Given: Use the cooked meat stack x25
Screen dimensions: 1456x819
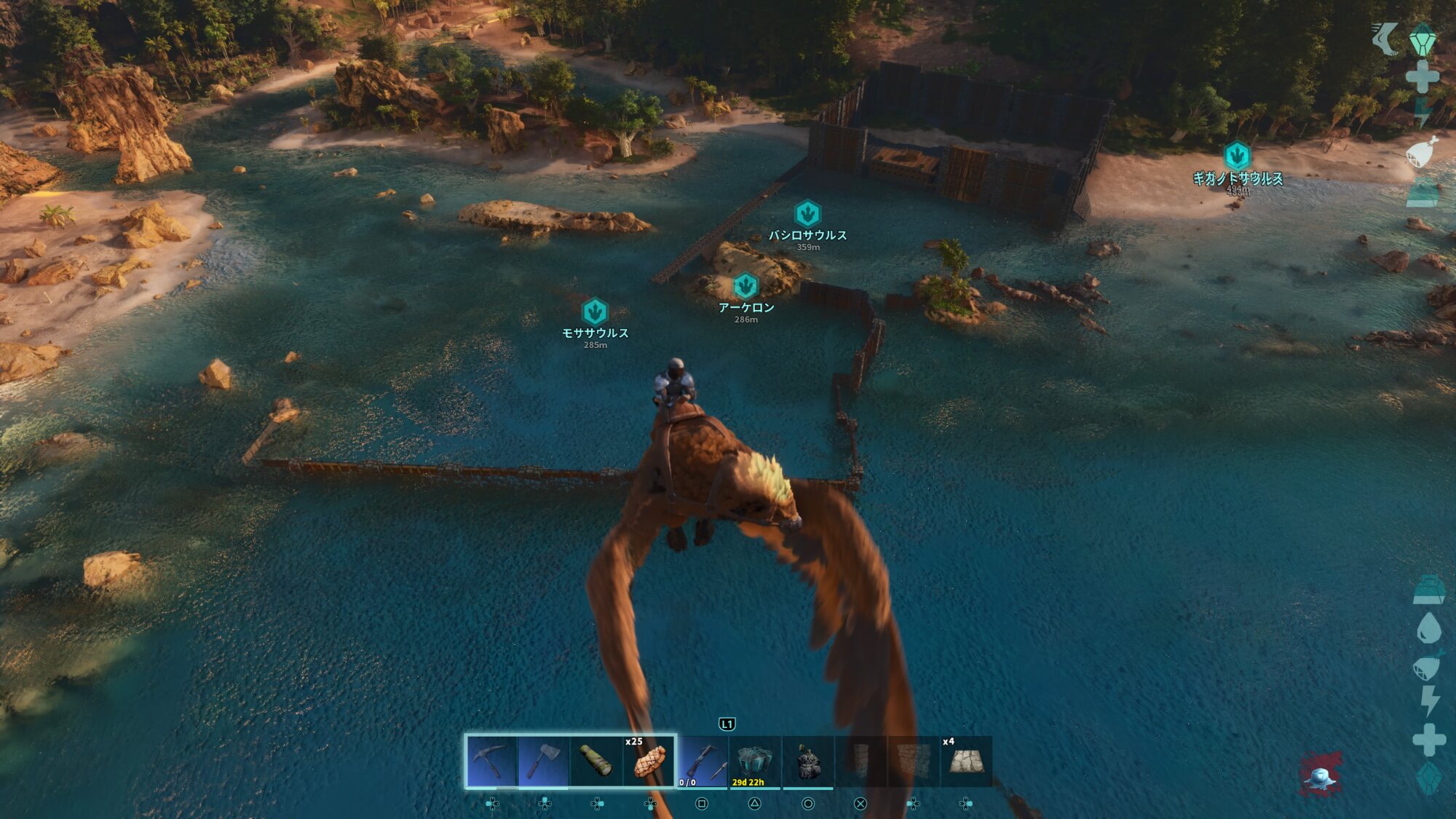Looking at the screenshot, I should pos(649,761).
